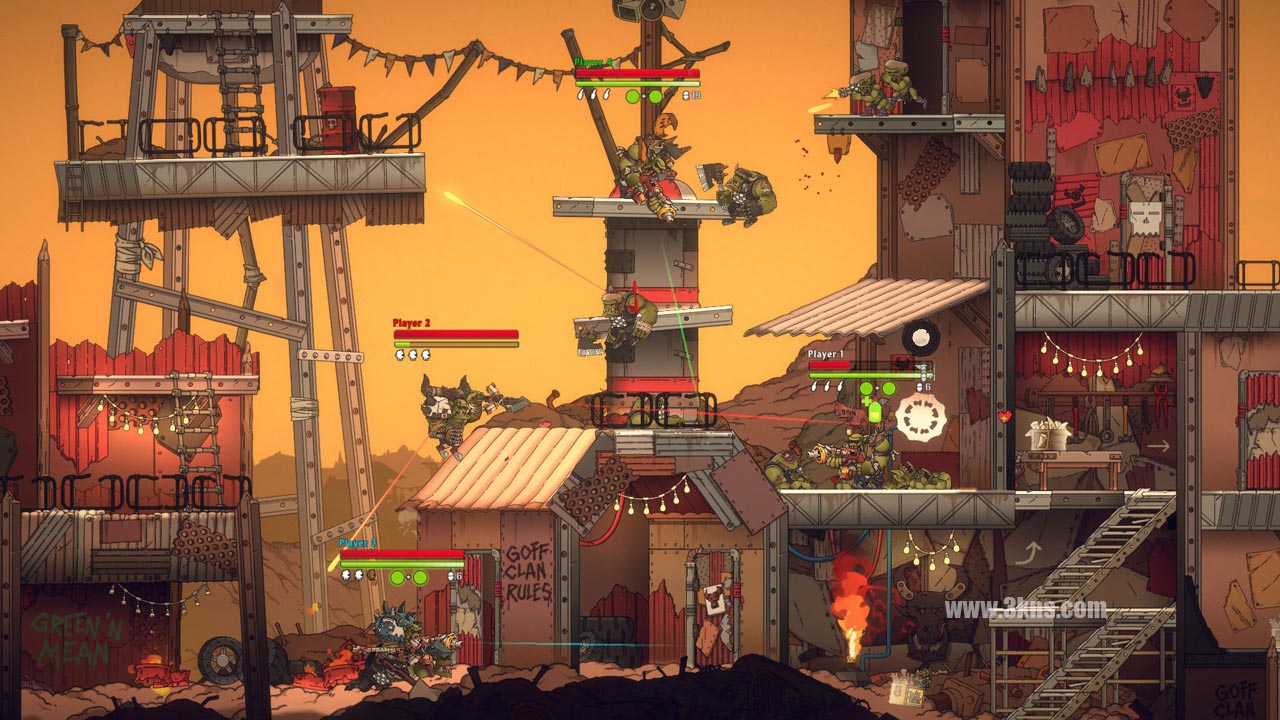1280x720 pixels.
Task: Open the GOFF CLAN RULES signpost
Action: pyautogui.click(x=530, y=570)
